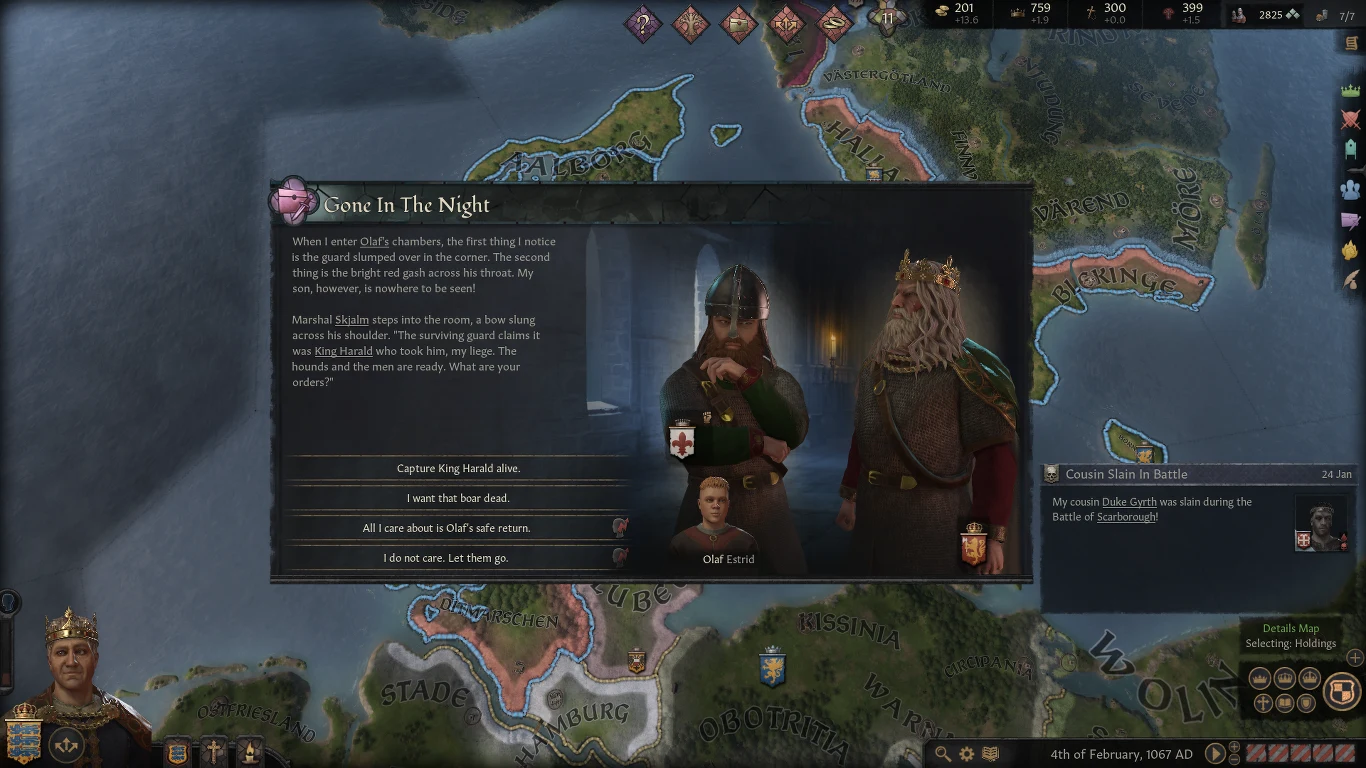
Task: Open the Intrigue view dagger-letter icon
Action: (1351, 216)
